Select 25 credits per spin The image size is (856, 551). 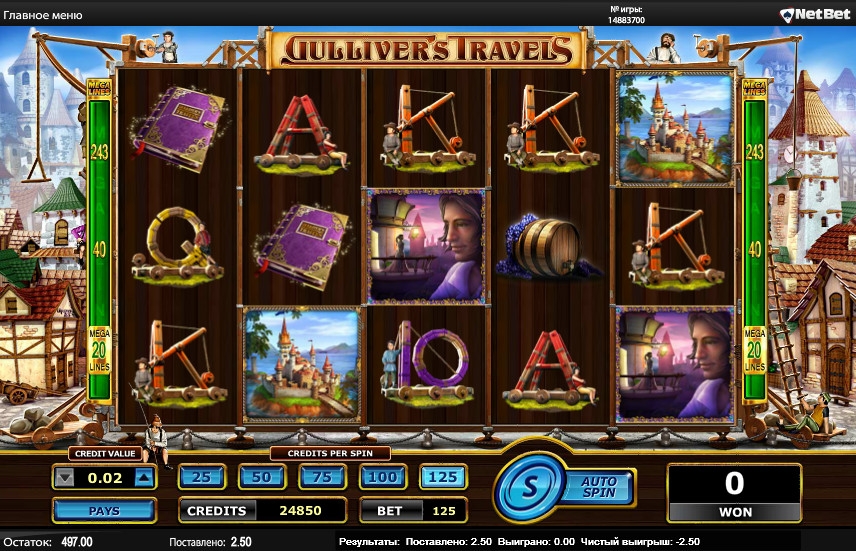201,477
